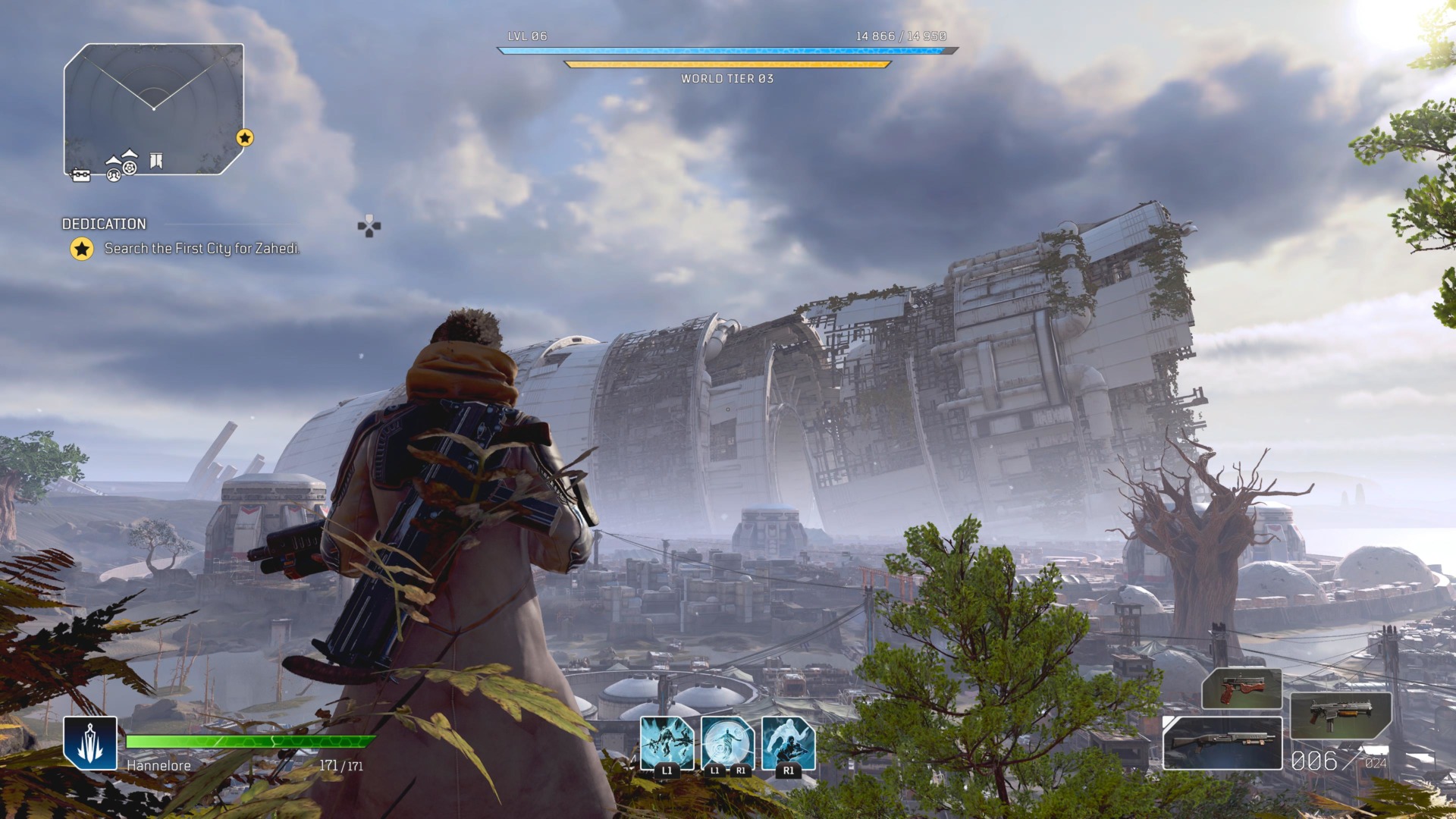The width and height of the screenshot is (1456, 819).
Task: Click the yellow star icon beside the objective
Action: (82, 249)
